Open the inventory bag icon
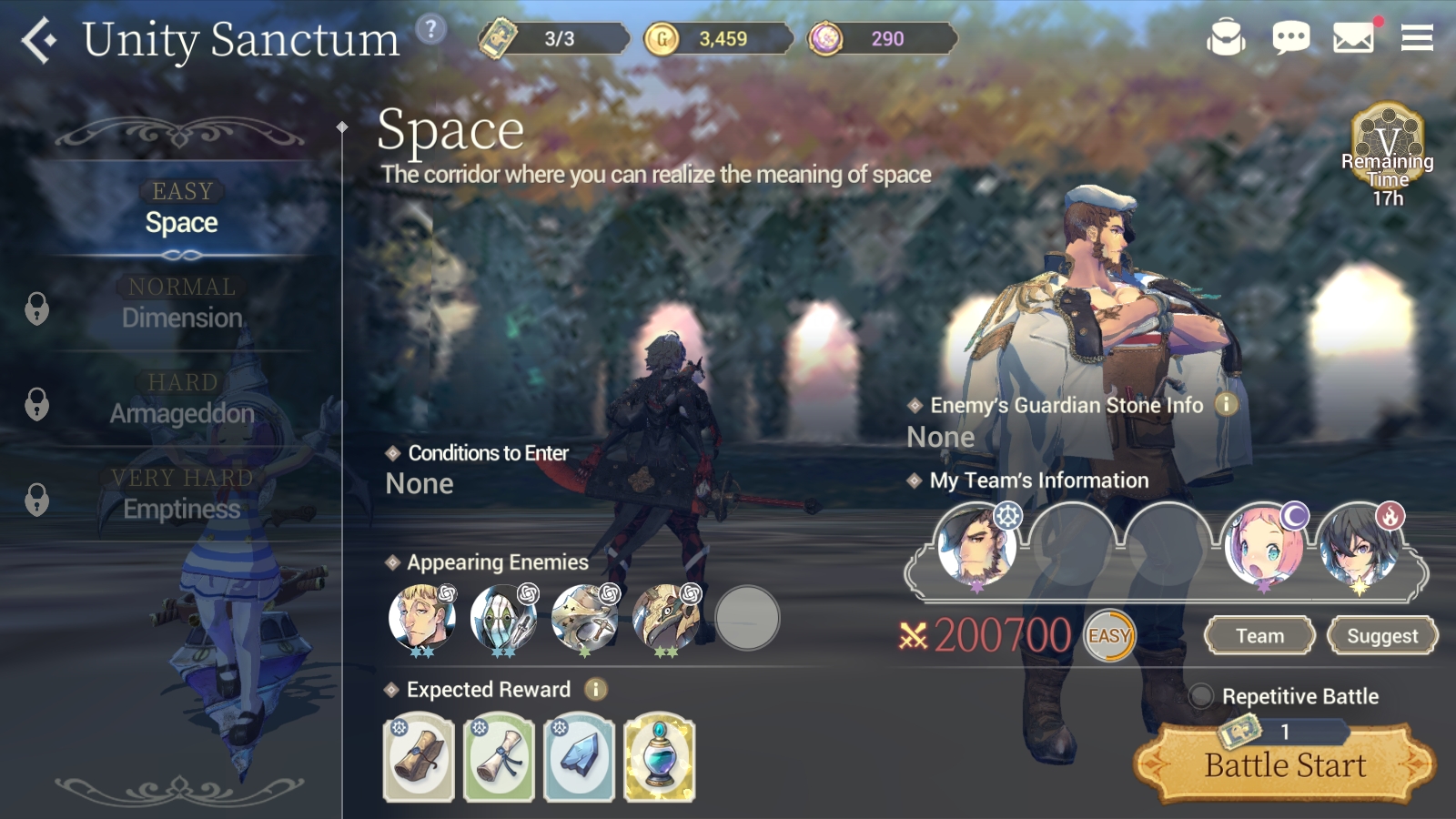Image resolution: width=1456 pixels, height=819 pixels. pyautogui.click(x=1226, y=38)
